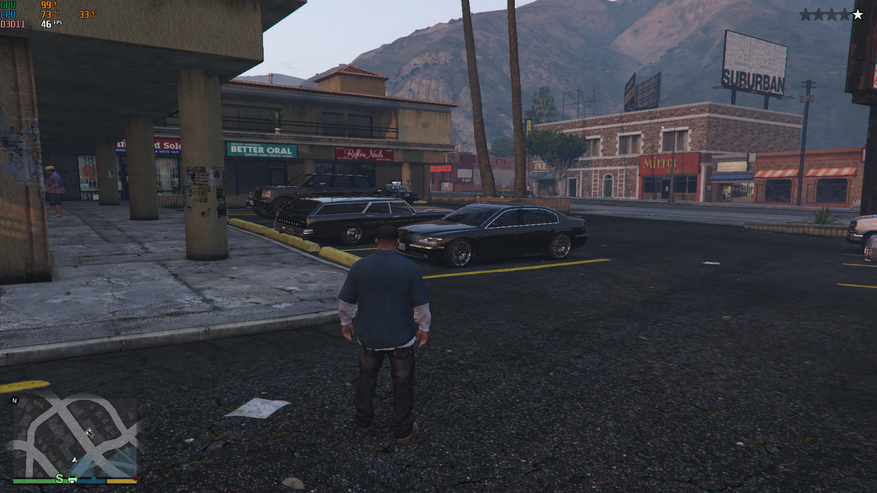Viewport: 877px width, 493px height.
Task: Click the green S blip on minimap
Action: pos(60,479)
